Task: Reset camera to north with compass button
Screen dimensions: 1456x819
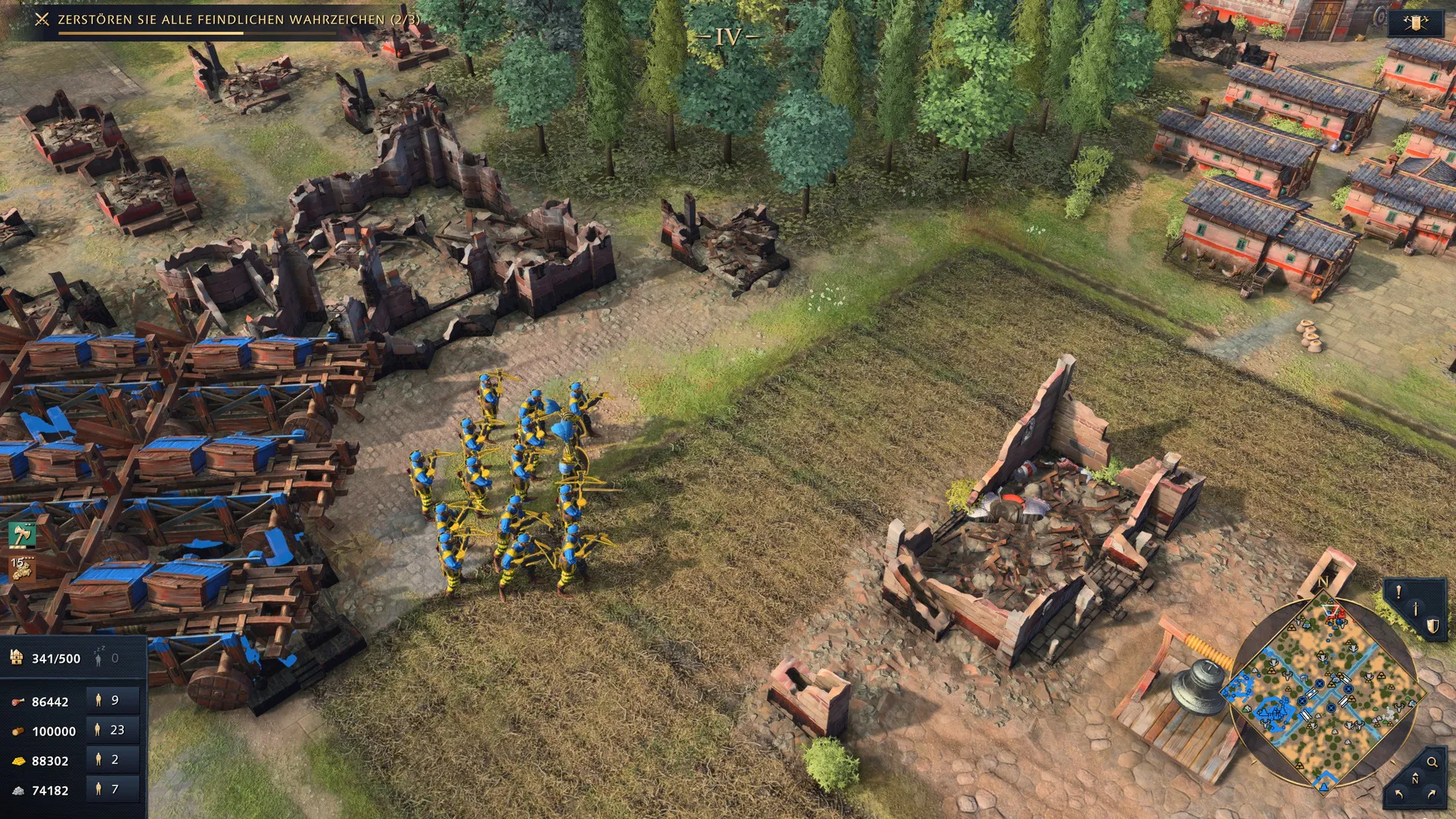Action: [x=1415, y=779]
